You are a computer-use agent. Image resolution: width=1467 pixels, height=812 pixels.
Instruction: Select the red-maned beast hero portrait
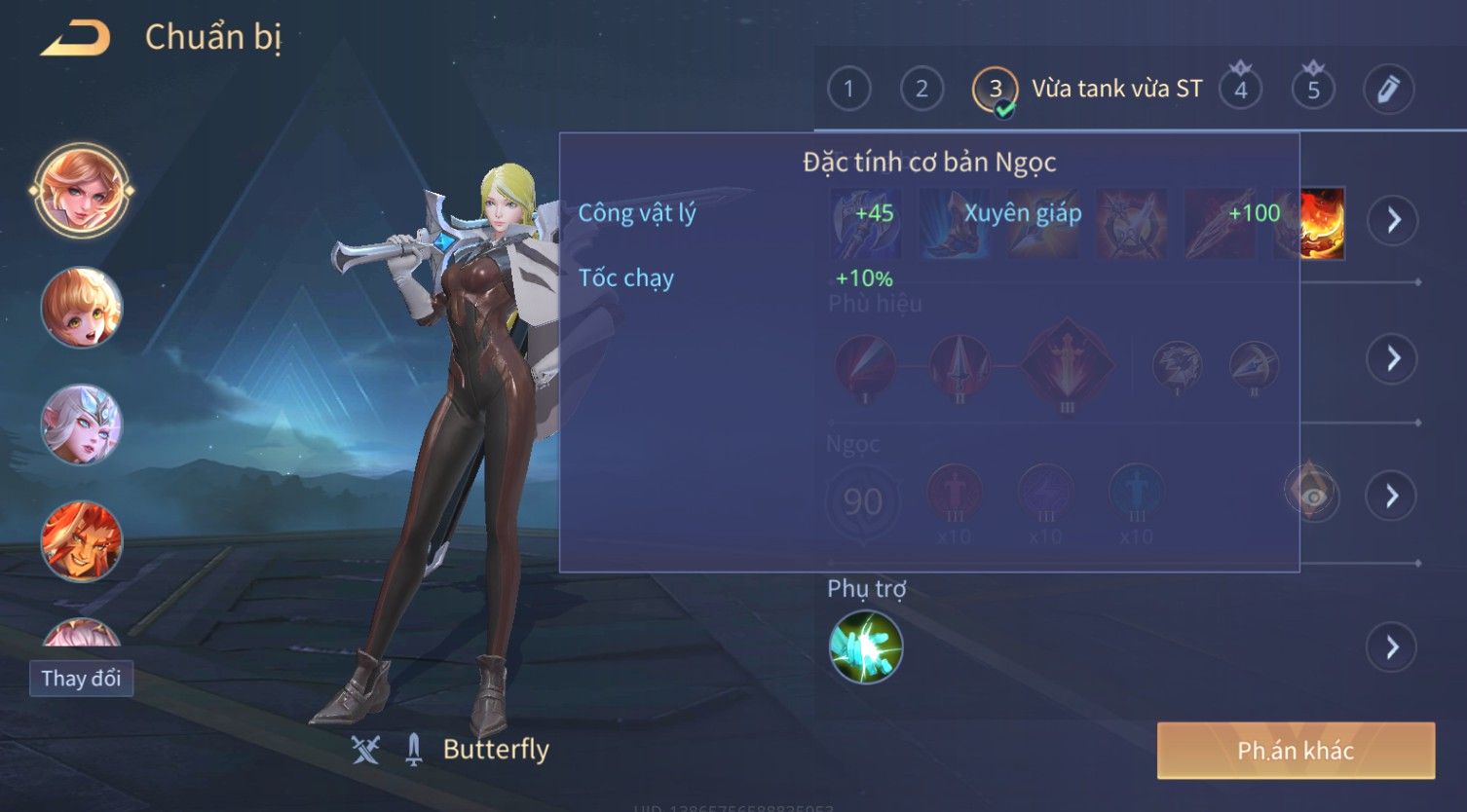[81, 540]
